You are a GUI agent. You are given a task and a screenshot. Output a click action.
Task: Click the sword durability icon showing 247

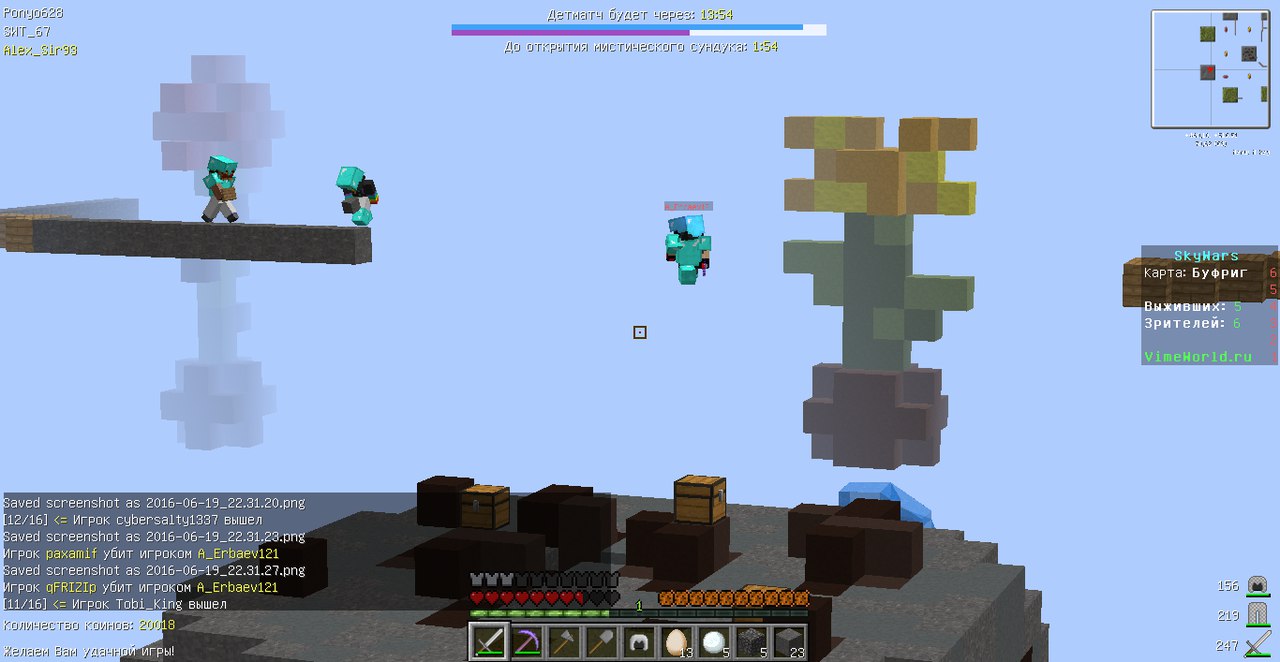click(1258, 645)
